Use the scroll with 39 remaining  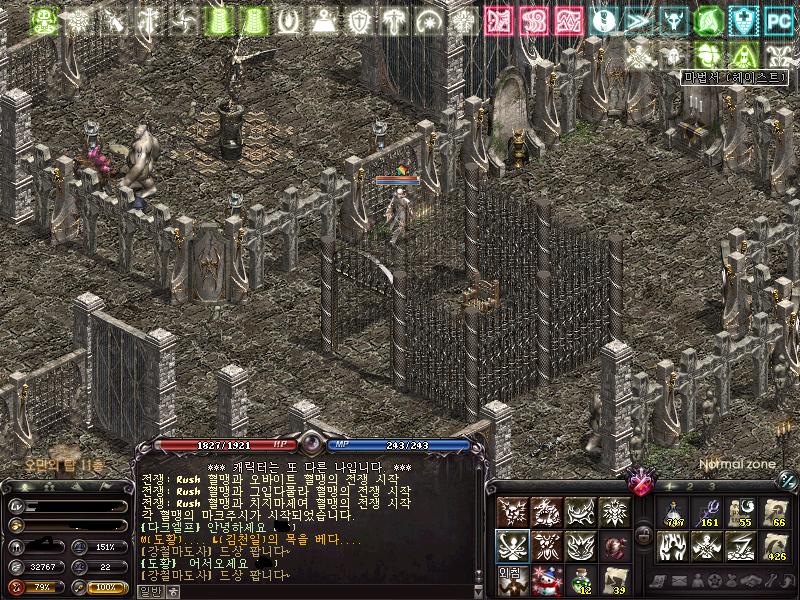(614, 581)
